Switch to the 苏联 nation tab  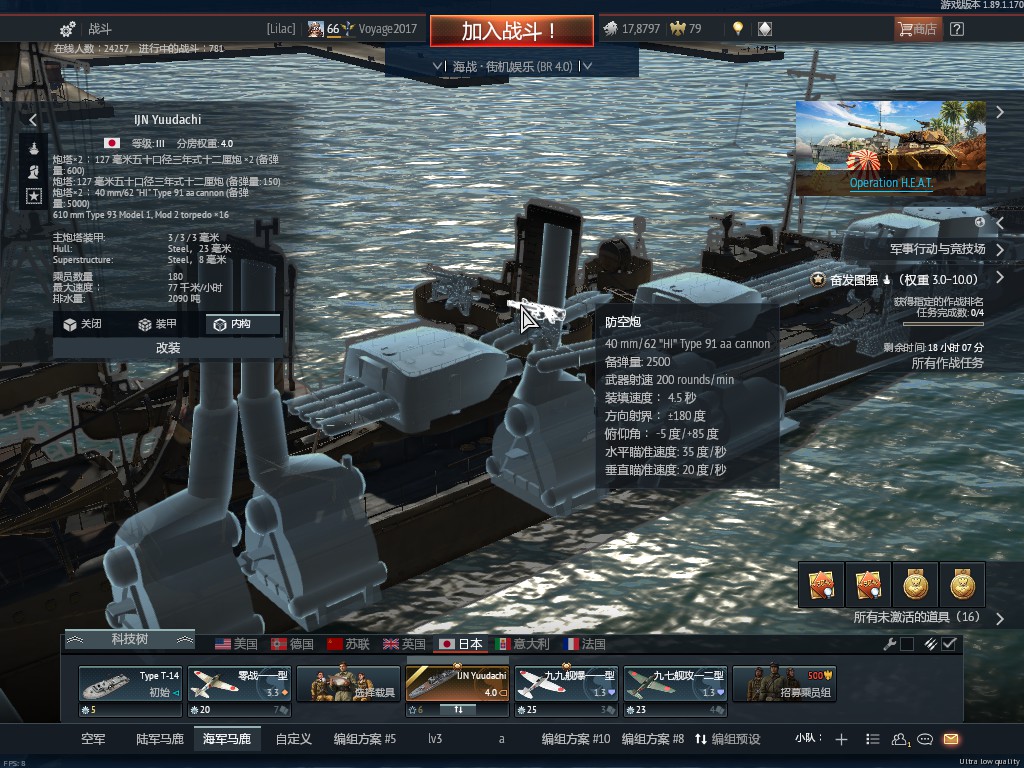(348, 644)
